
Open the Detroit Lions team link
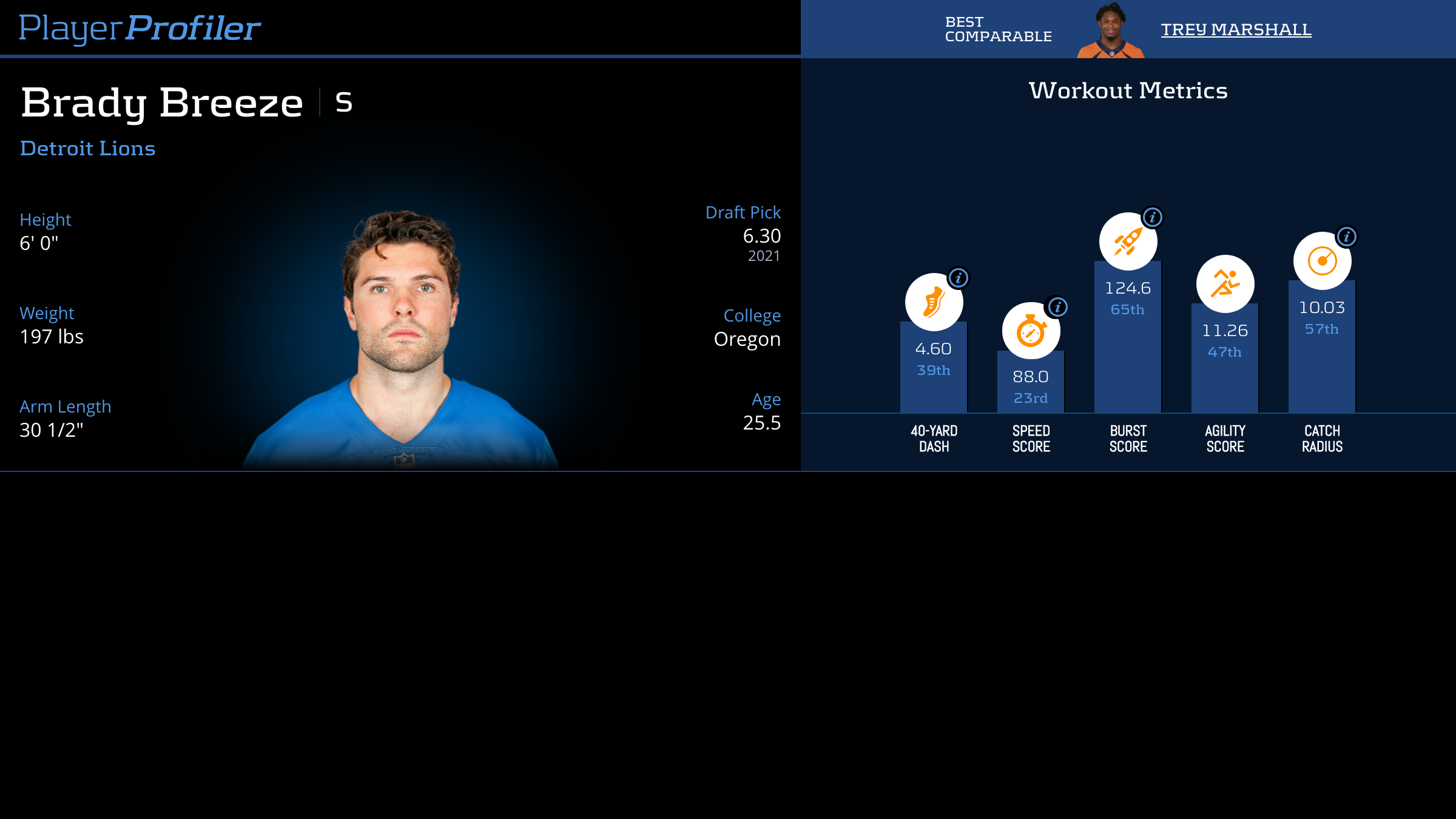coord(88,149)
